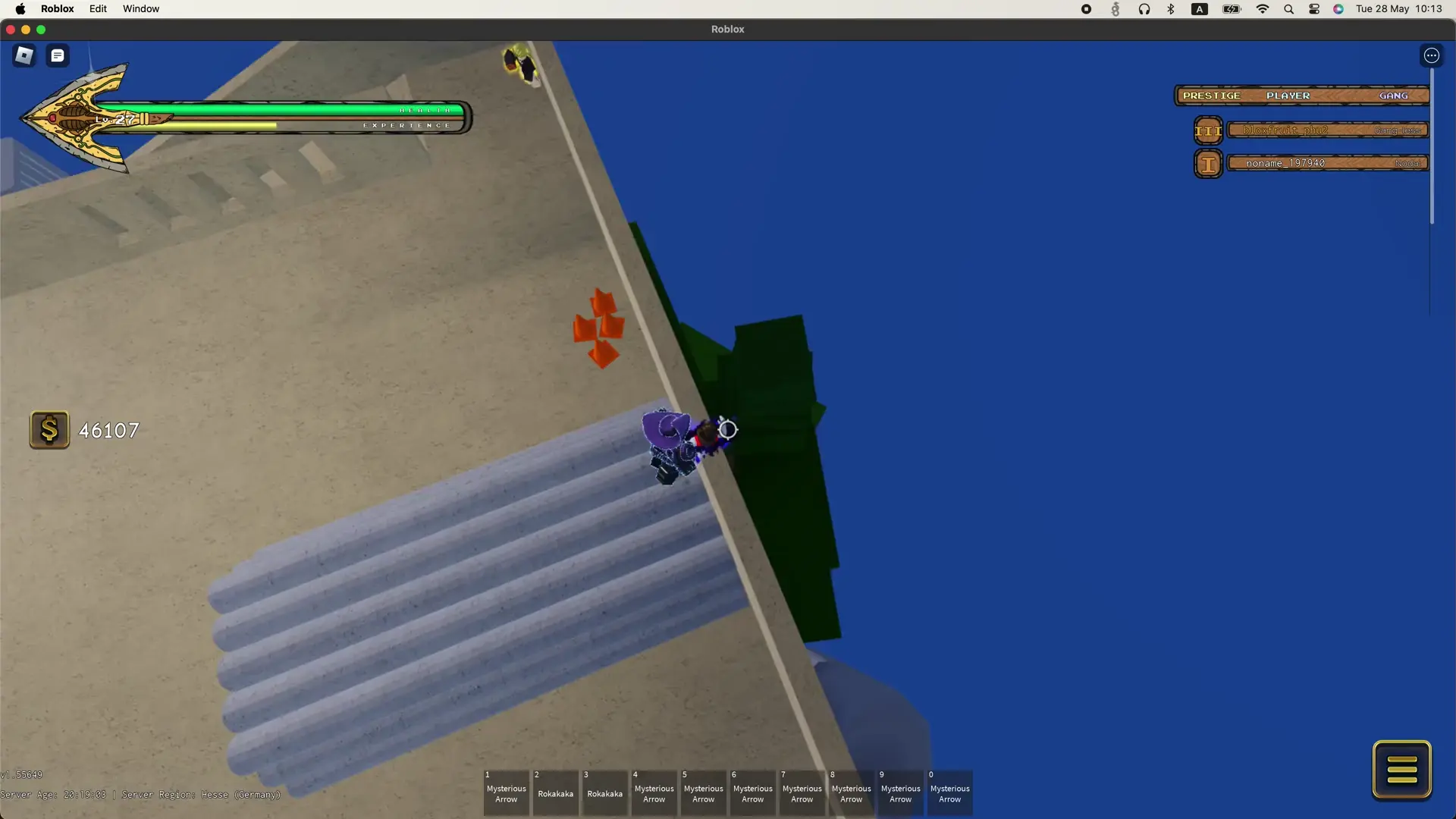Select Mysterious Arrow in hotbar slot 9
1456x819 pixels.
900,792
